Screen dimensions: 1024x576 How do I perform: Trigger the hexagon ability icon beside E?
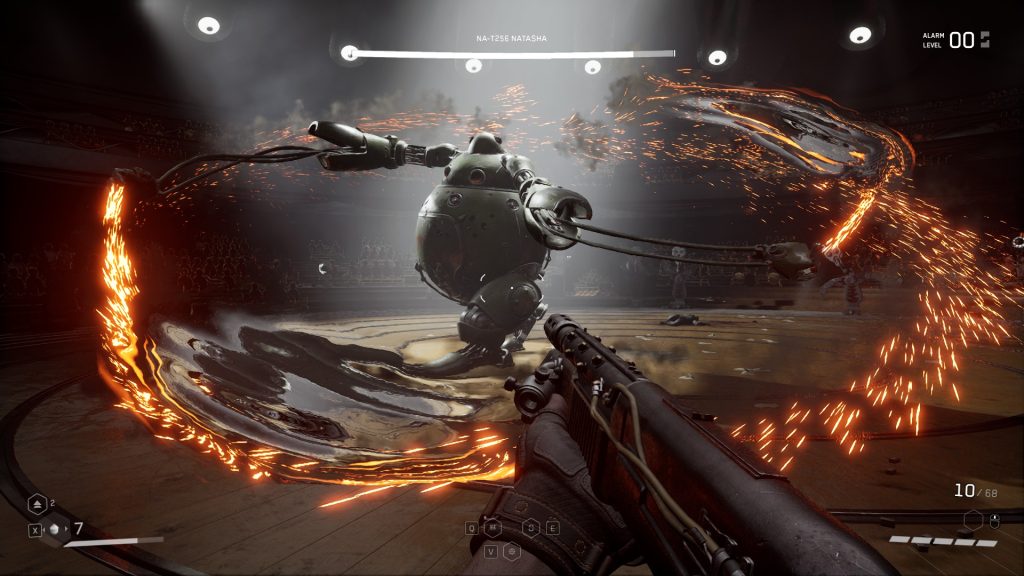tap(531, 527)
